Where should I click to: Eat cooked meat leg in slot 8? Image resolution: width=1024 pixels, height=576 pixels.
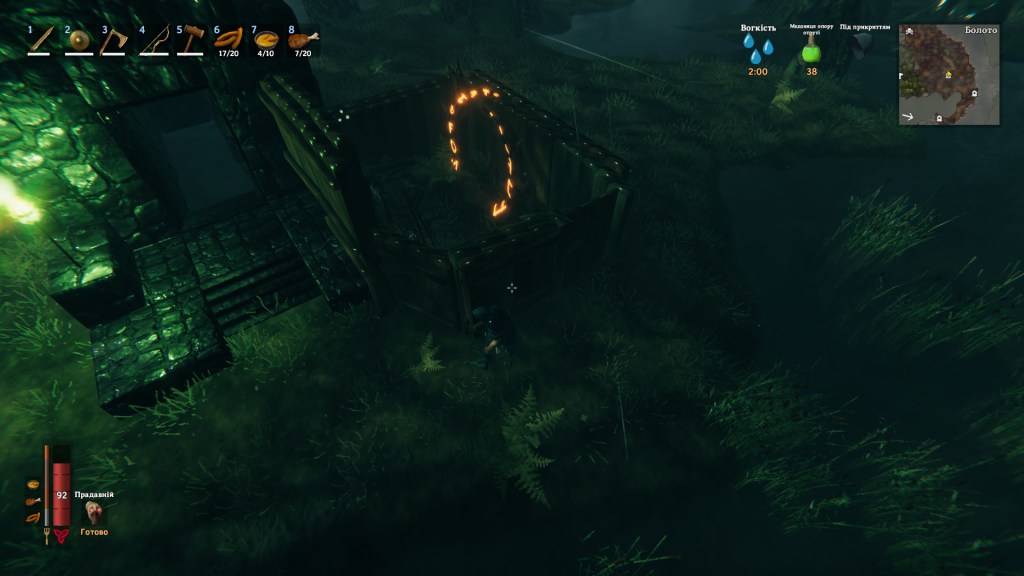coord(302,41)
